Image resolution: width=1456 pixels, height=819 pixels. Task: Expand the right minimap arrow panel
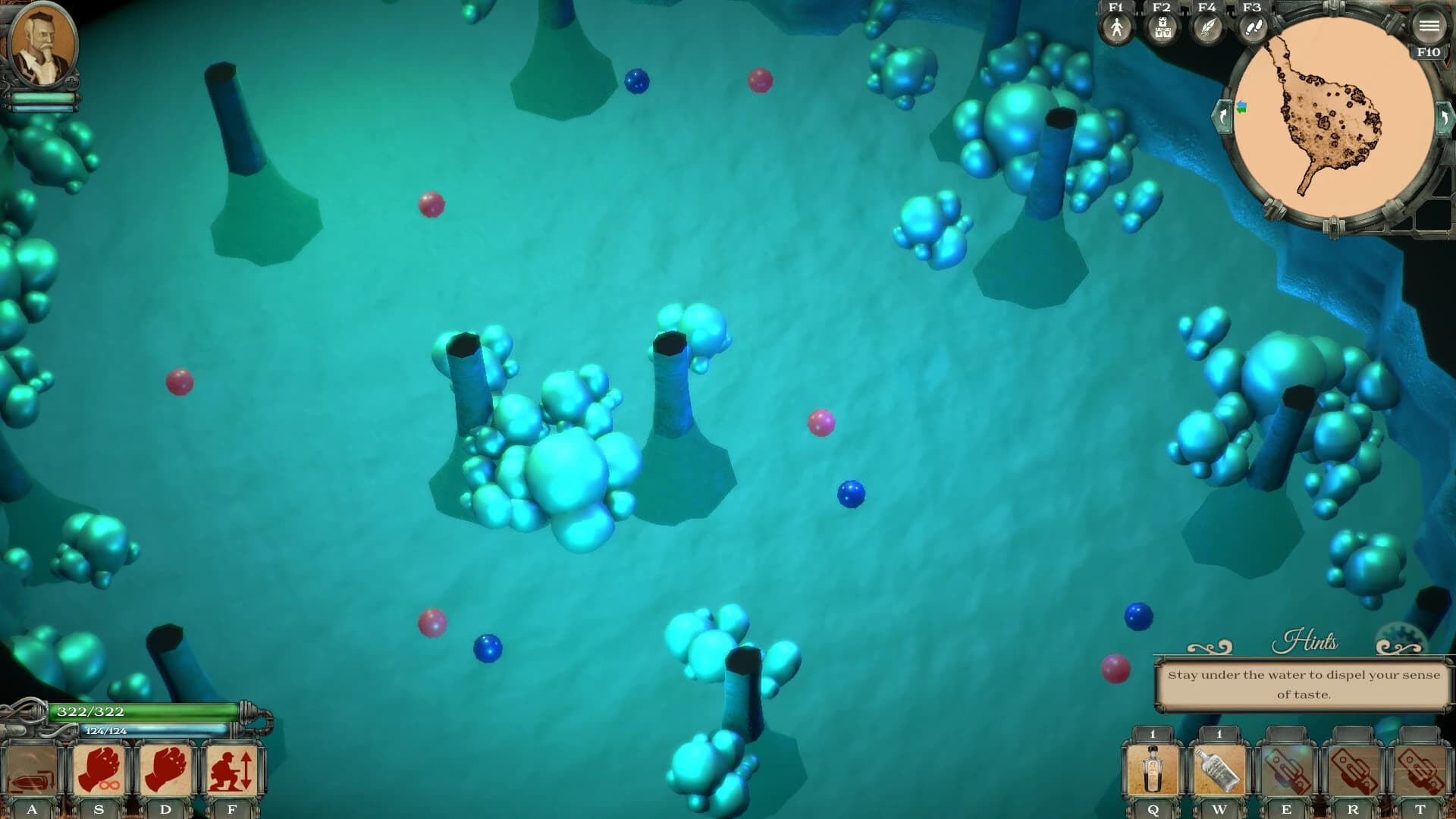[1445, 120]
